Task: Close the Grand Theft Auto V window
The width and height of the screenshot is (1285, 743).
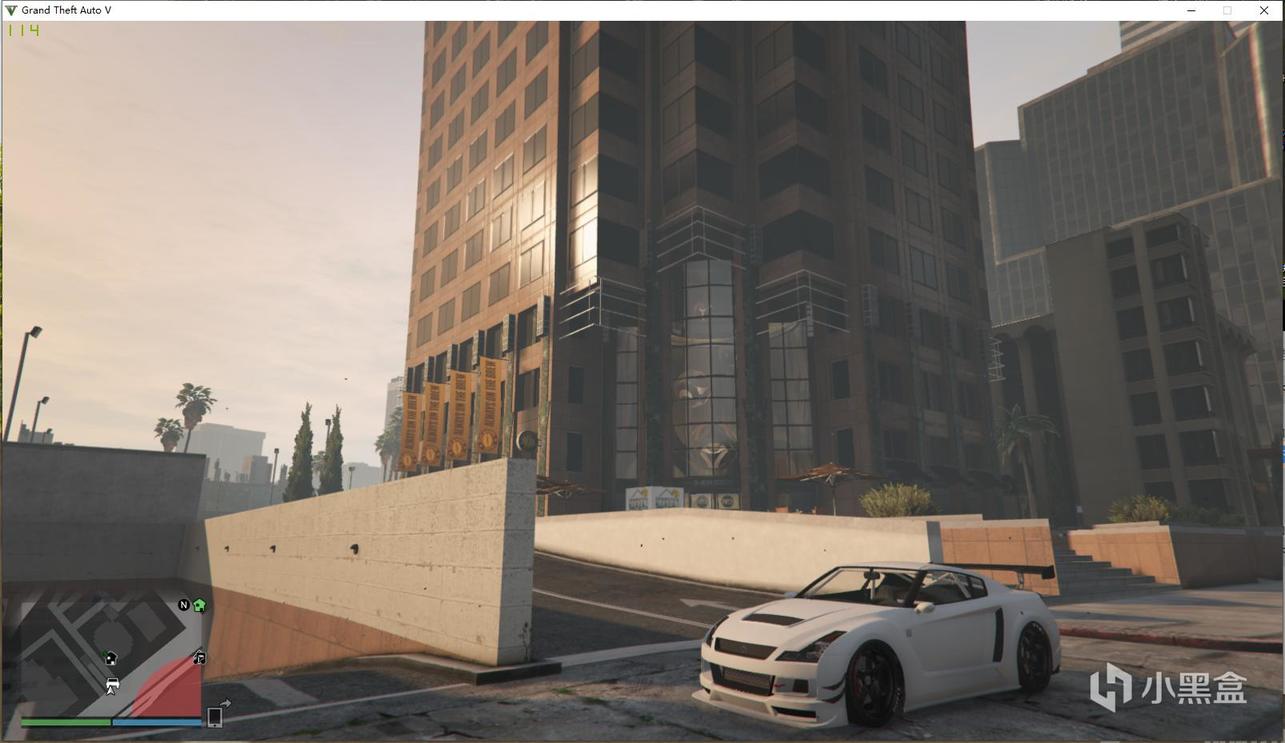Action: click(1263, 10)
